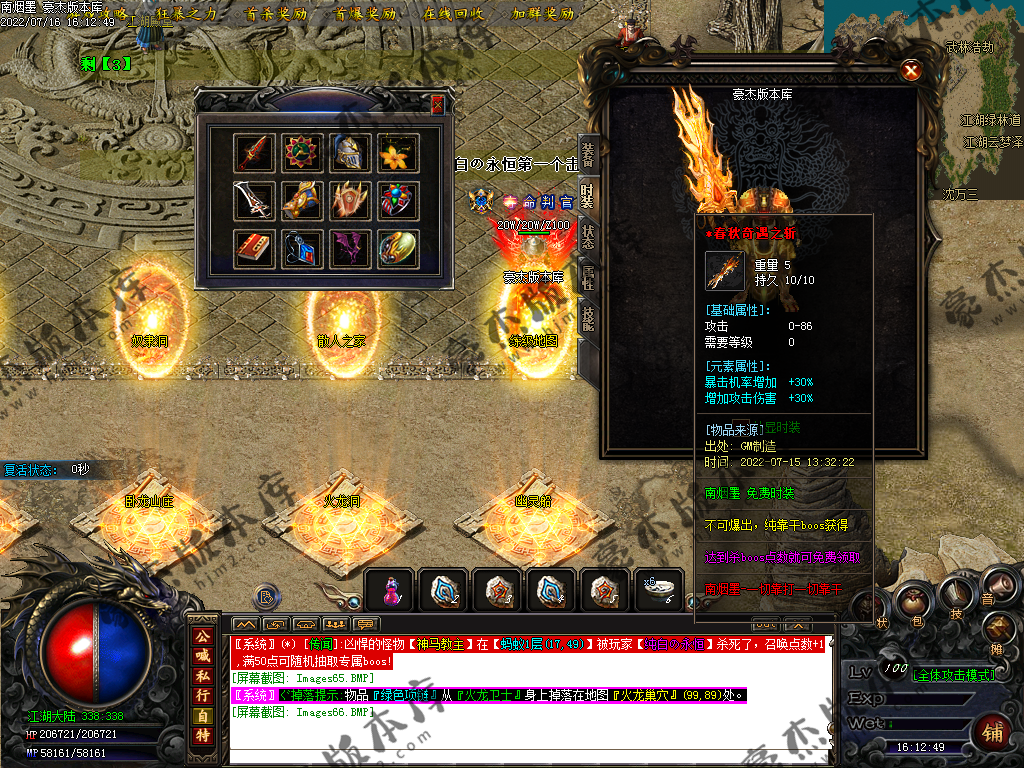This screenshot has width=1024, height=768.
Task: Open the 在线回收 online recycling menu
Action: [454, 14]
